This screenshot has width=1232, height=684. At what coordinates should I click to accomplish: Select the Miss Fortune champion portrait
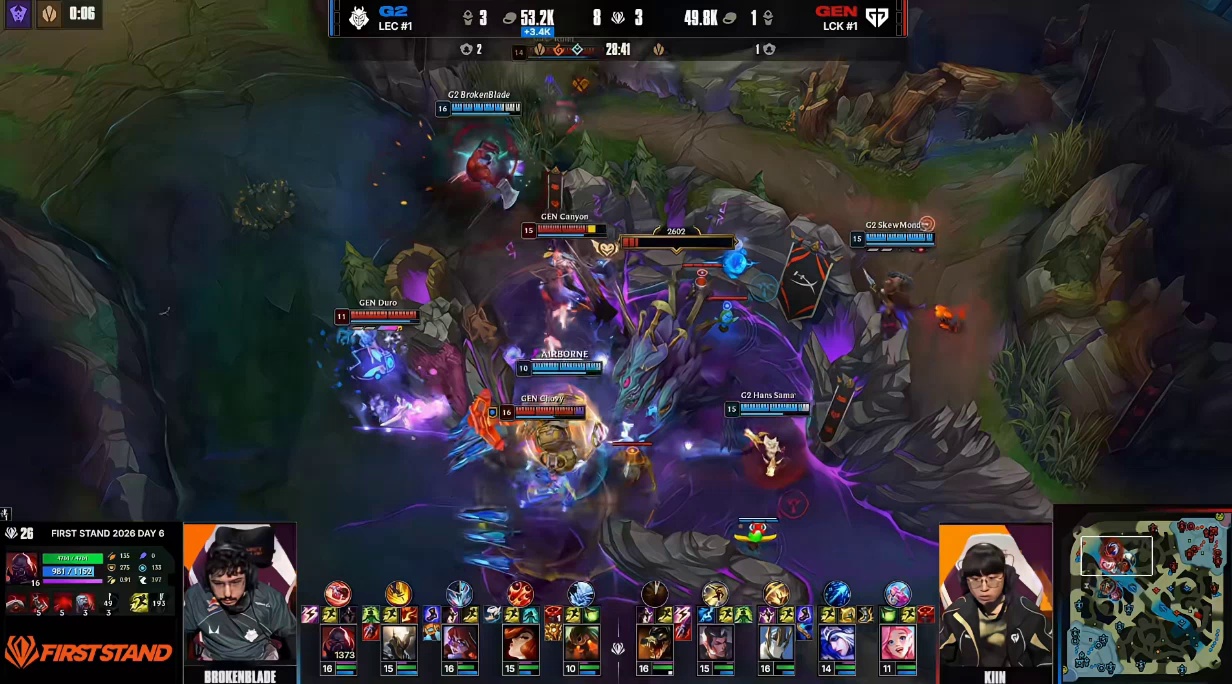520,642
